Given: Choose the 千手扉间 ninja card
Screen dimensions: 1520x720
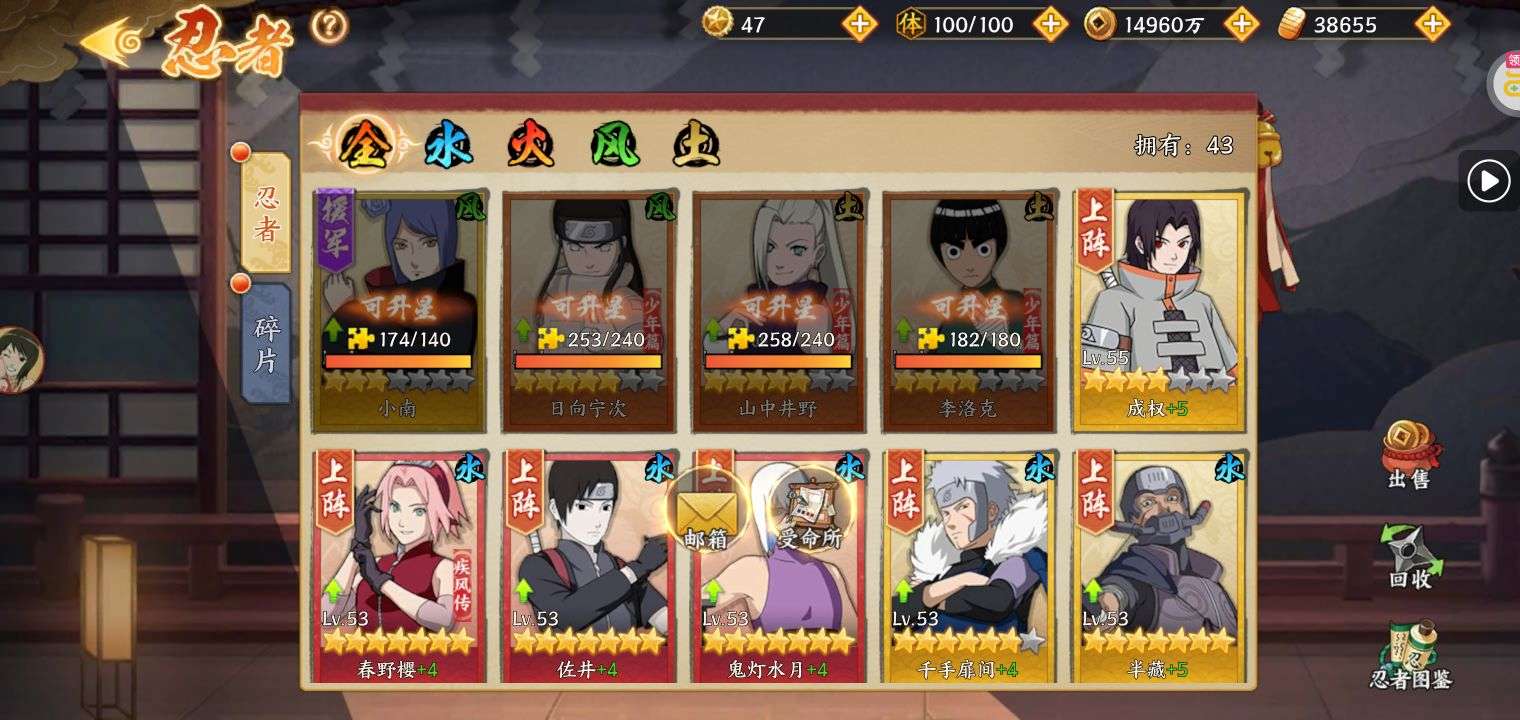Looking at the screenshot, I should [968, 565].
